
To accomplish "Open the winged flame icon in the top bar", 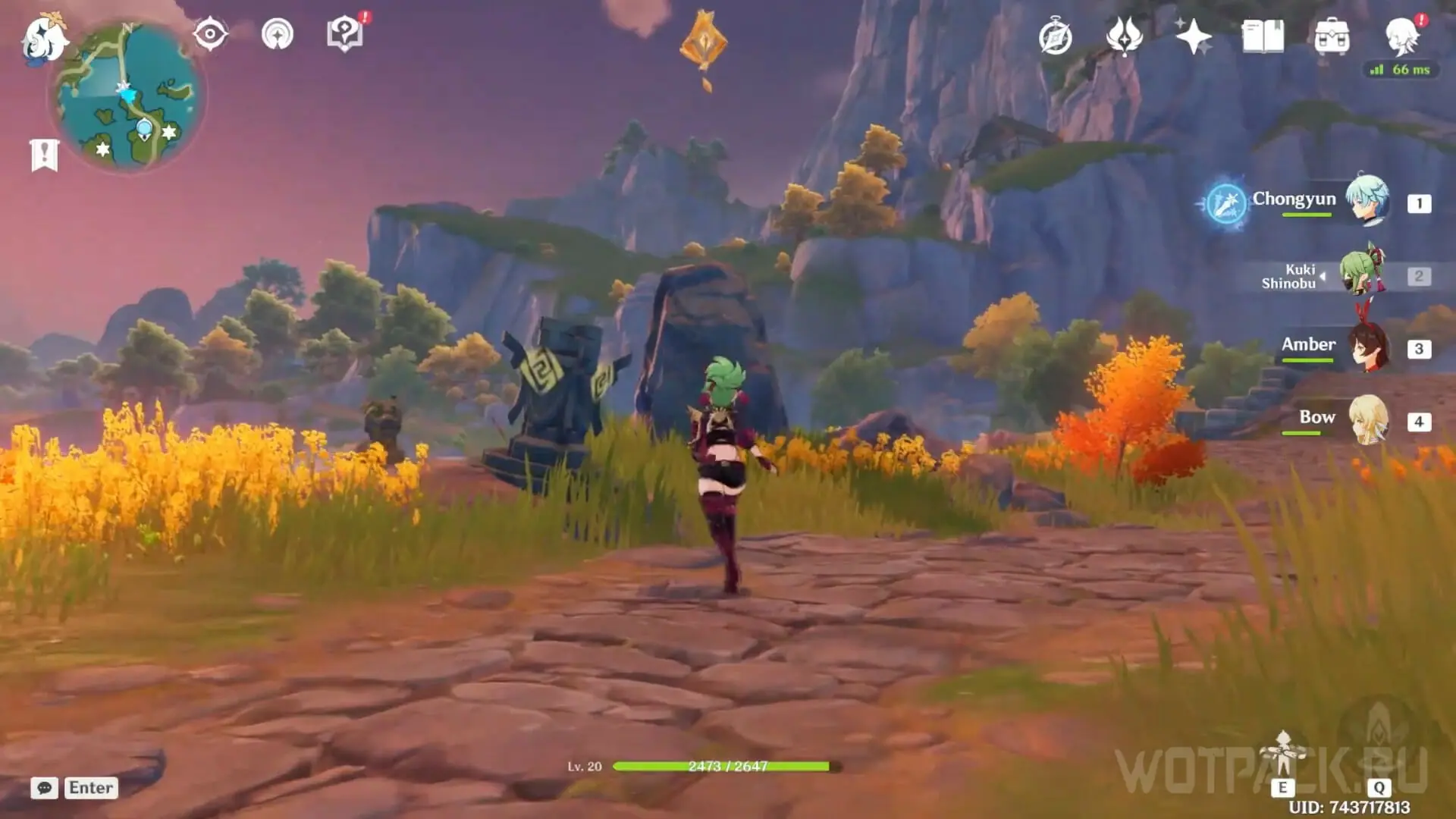I will 1124,36.
